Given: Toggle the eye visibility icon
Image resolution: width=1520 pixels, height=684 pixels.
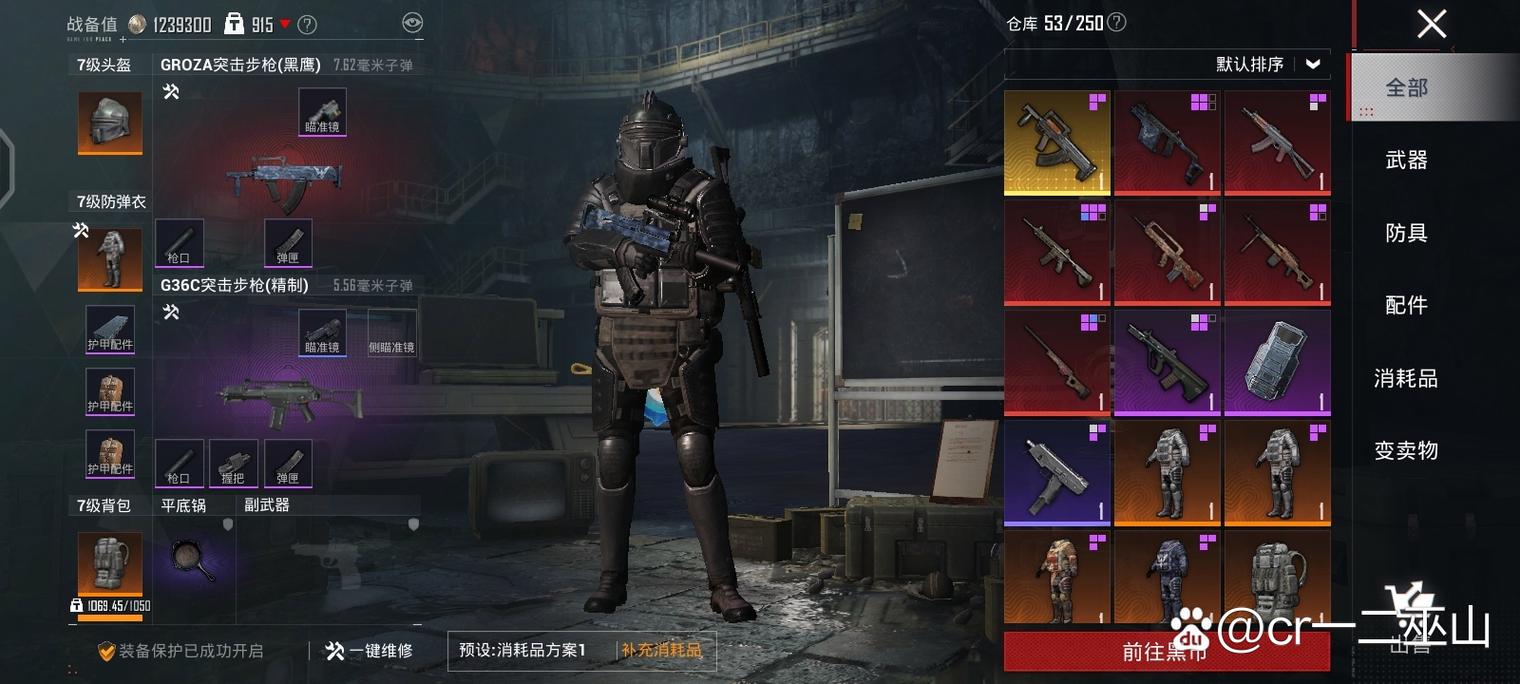Looking at the screenshot, I should [x=412, y=23].
